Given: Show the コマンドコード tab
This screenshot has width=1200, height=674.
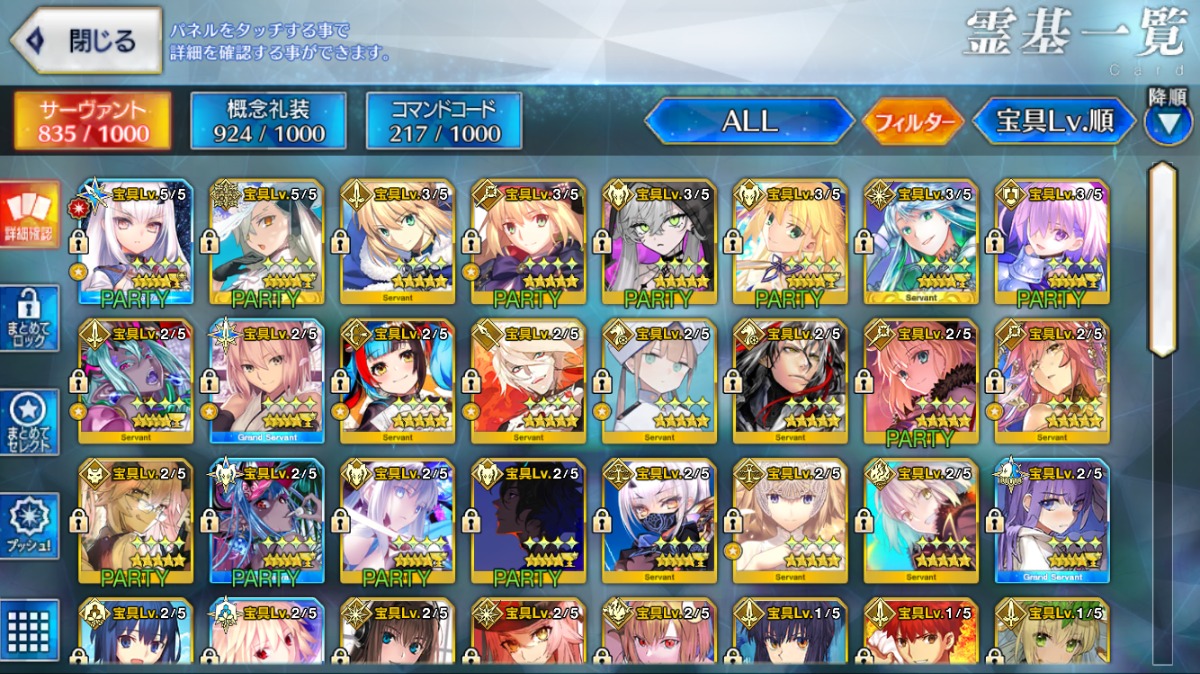Looking at the screenshot, I should point(444,122).
